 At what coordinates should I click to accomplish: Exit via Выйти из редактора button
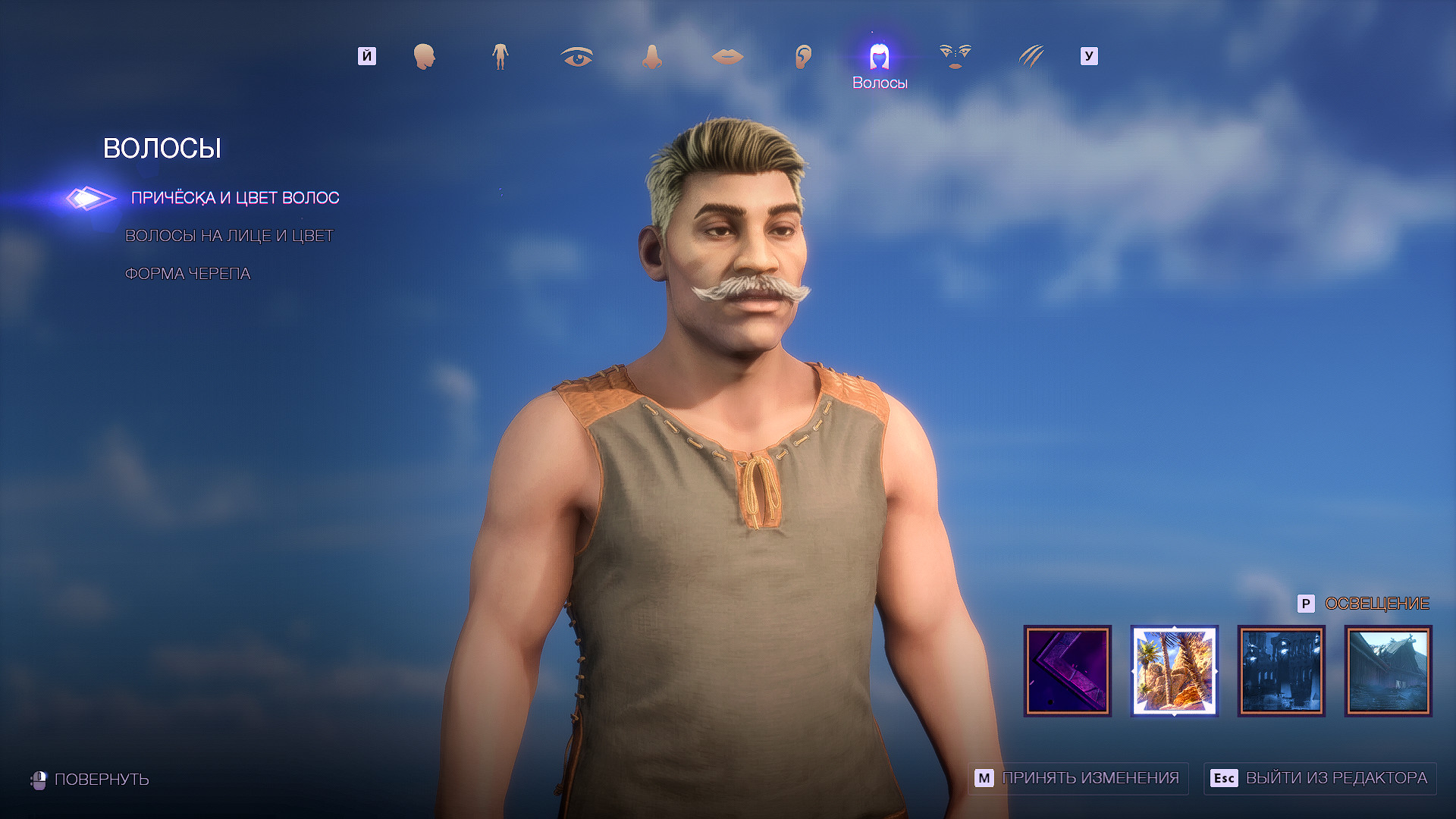[1319, 778]
